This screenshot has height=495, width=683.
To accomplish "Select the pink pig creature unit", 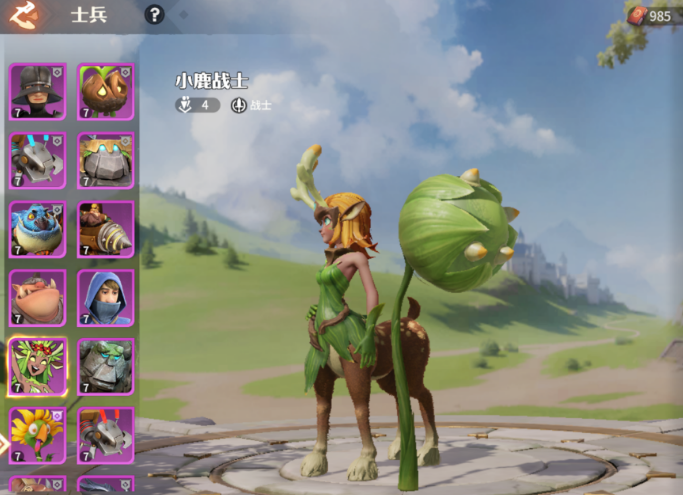I will (x=38, y=297).
